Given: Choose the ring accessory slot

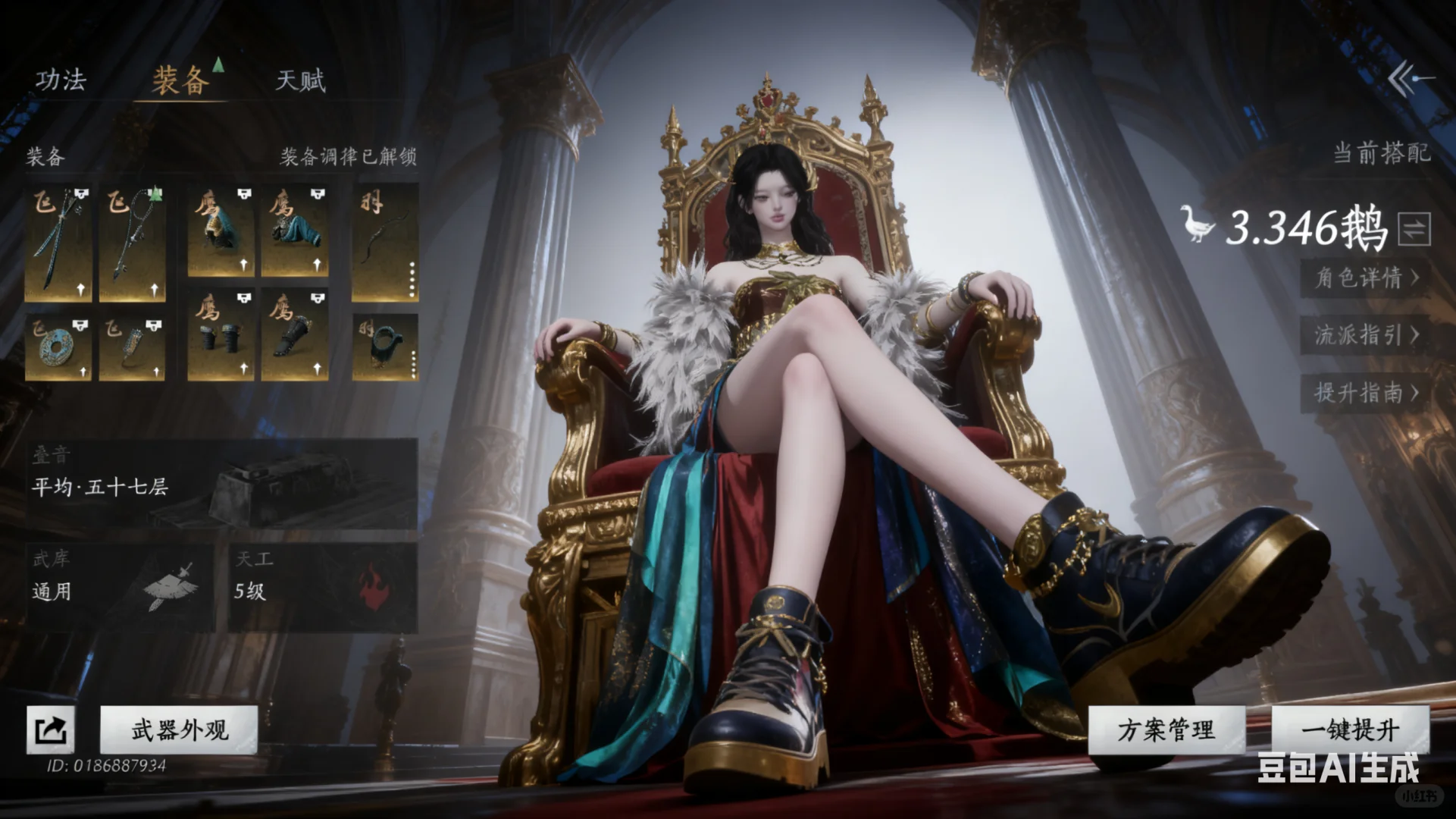Looking at the screenshot, I should [385, 347].
